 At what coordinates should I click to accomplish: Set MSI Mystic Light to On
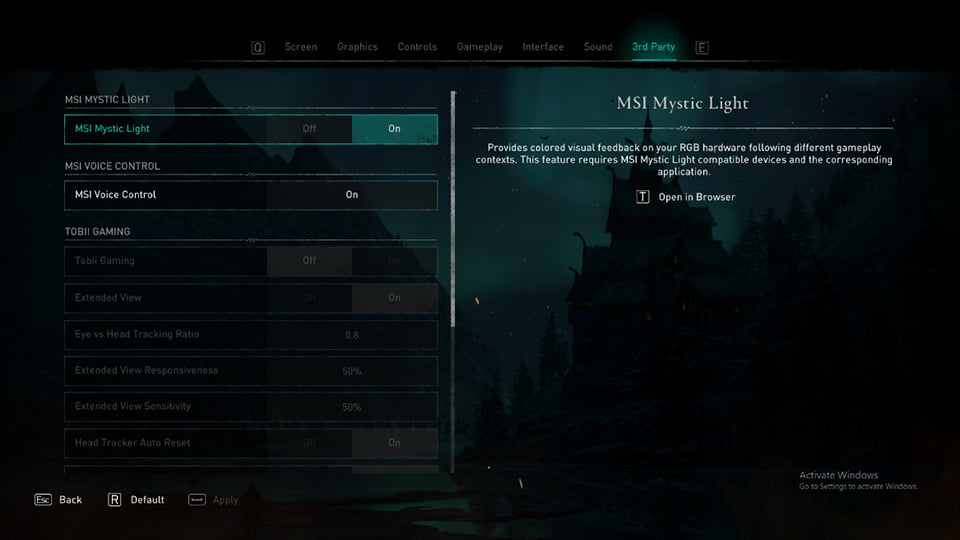pos(394,129)
